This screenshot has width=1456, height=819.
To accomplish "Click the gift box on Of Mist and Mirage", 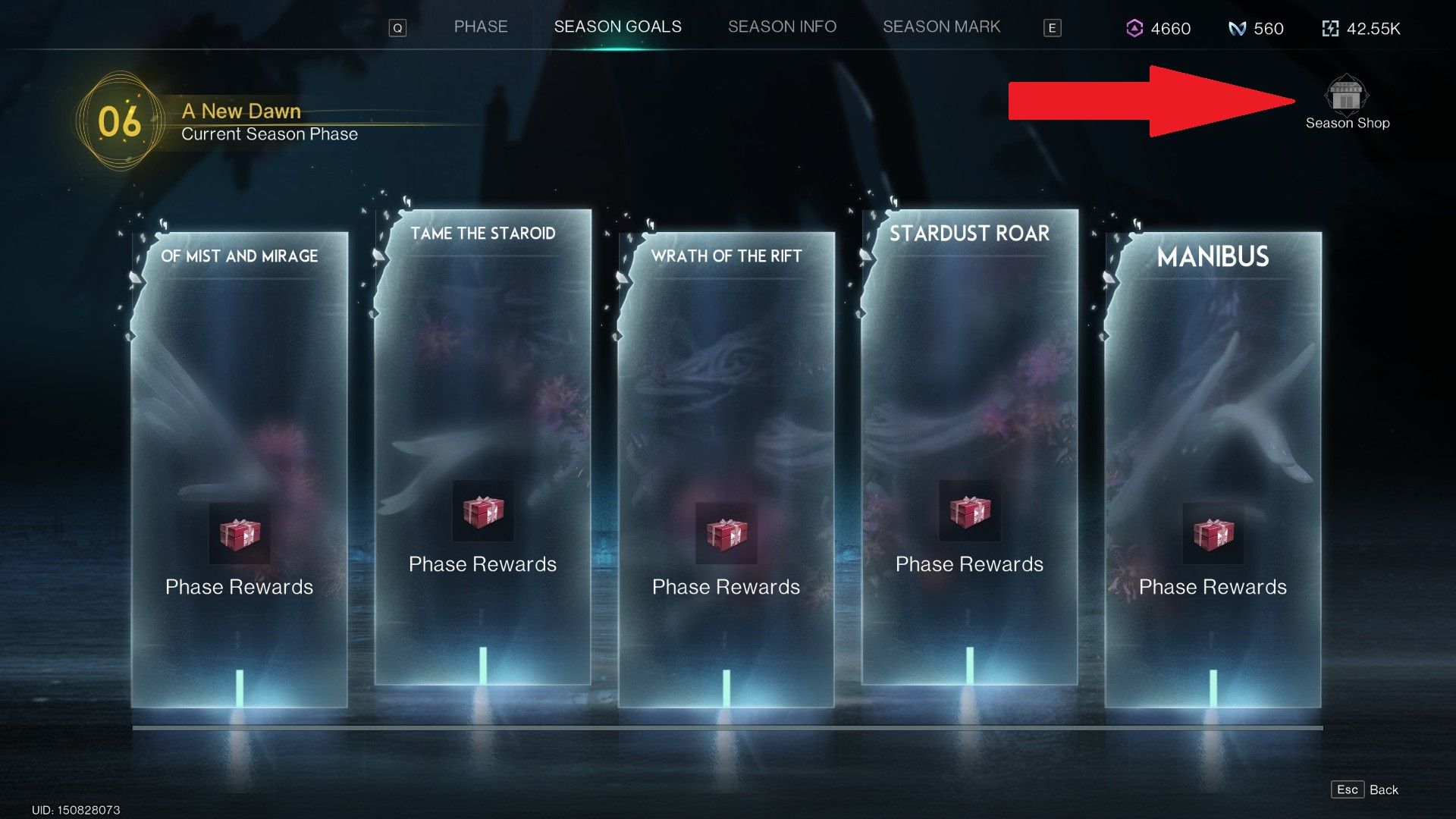I will tap(240, 534).
